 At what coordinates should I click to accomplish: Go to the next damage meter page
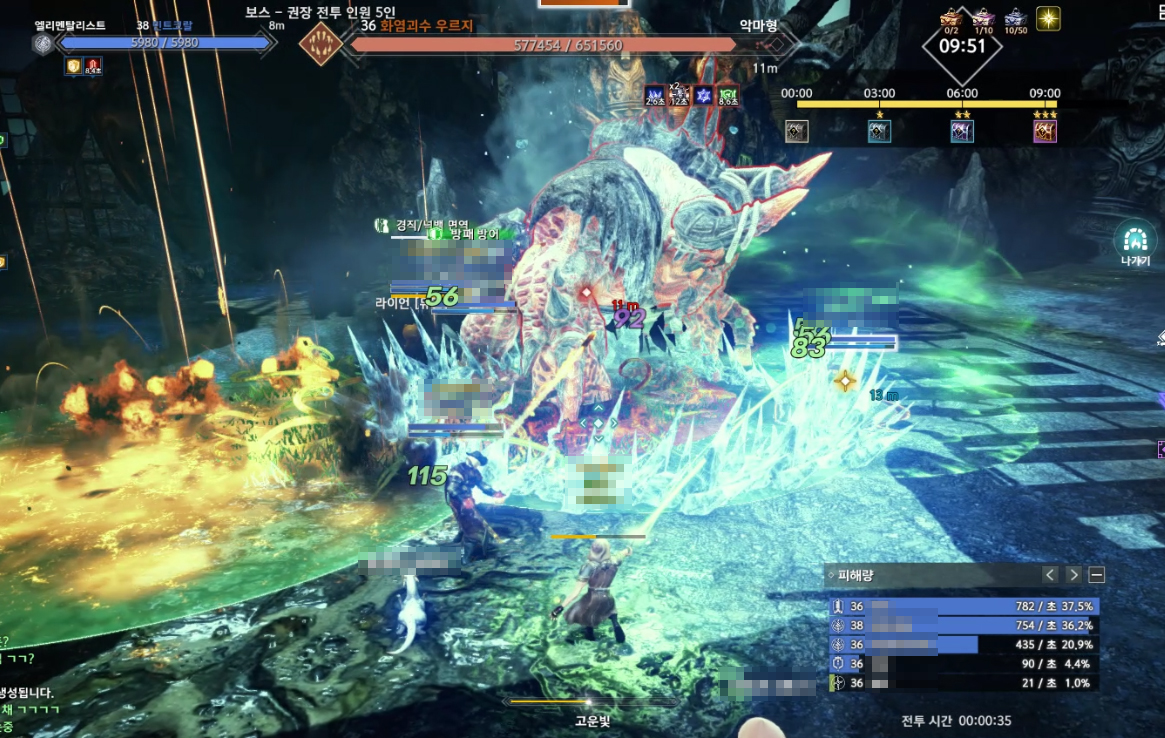click(1073, 575)
